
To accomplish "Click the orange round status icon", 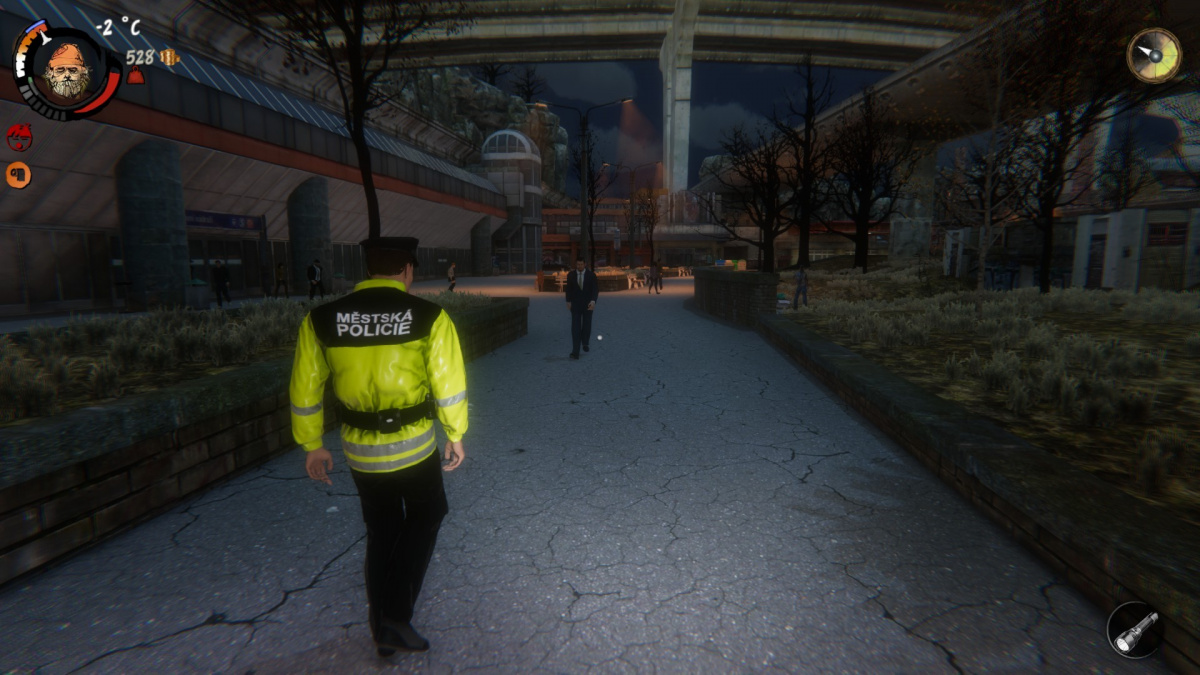I will point(18,175).
